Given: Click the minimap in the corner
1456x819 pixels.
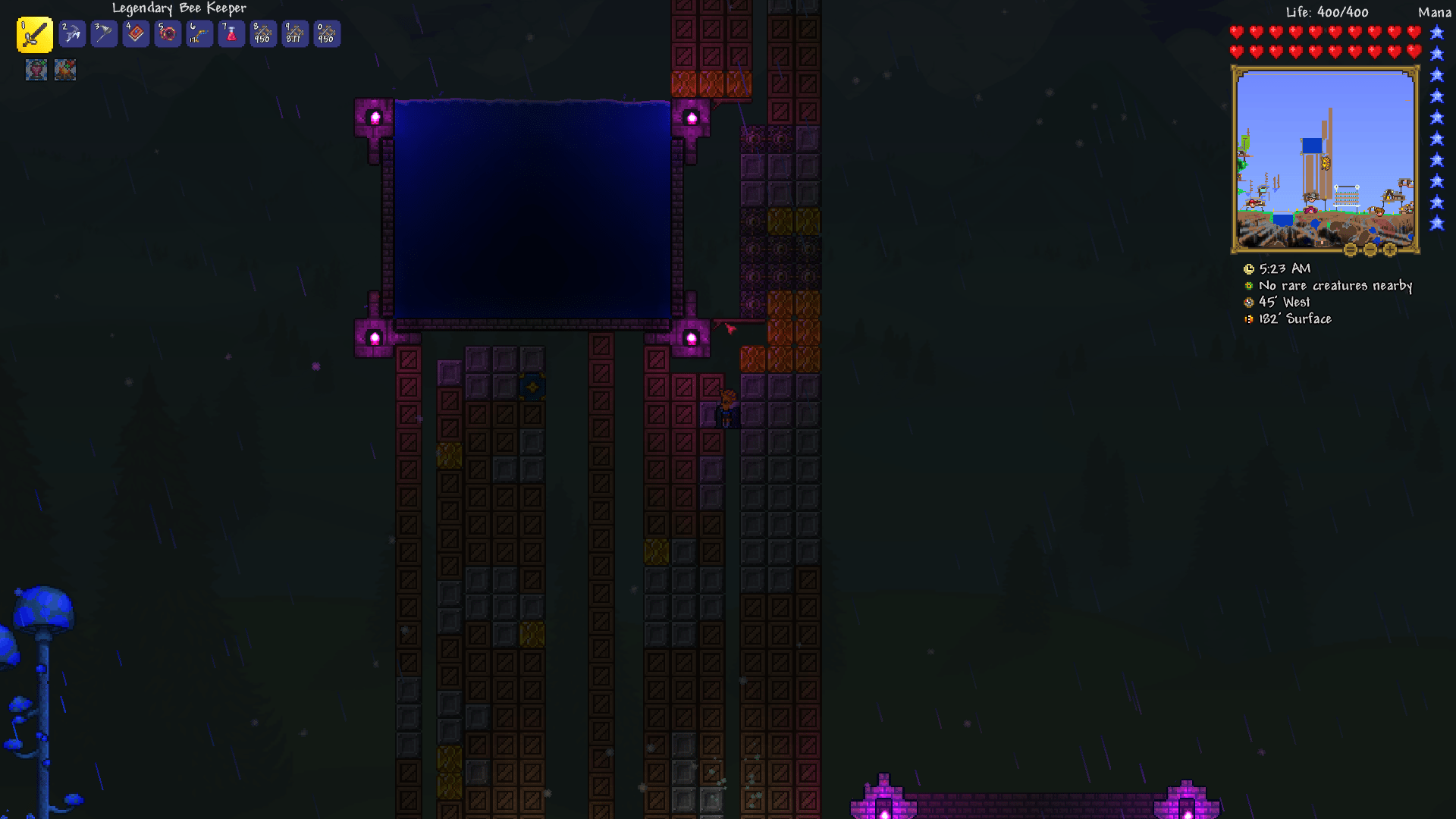Looking at the screenshot, I should click(x=1324, y=157).
